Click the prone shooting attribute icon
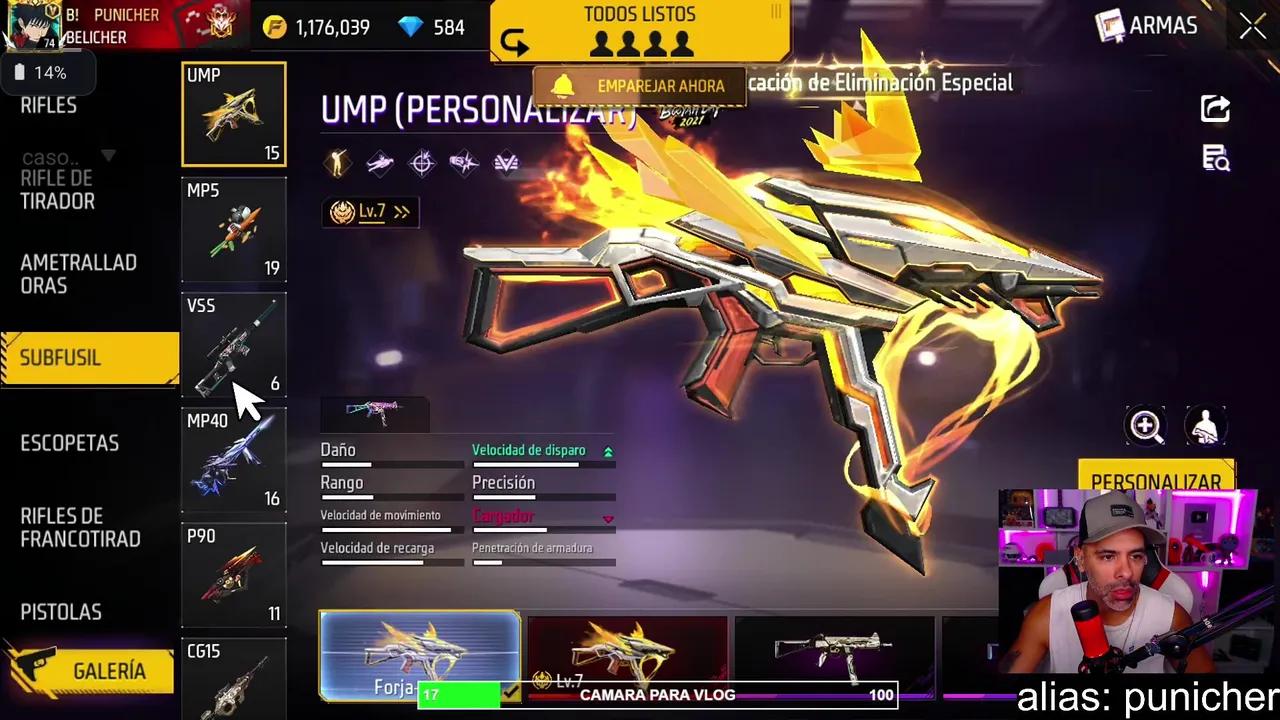 [381, 162]
